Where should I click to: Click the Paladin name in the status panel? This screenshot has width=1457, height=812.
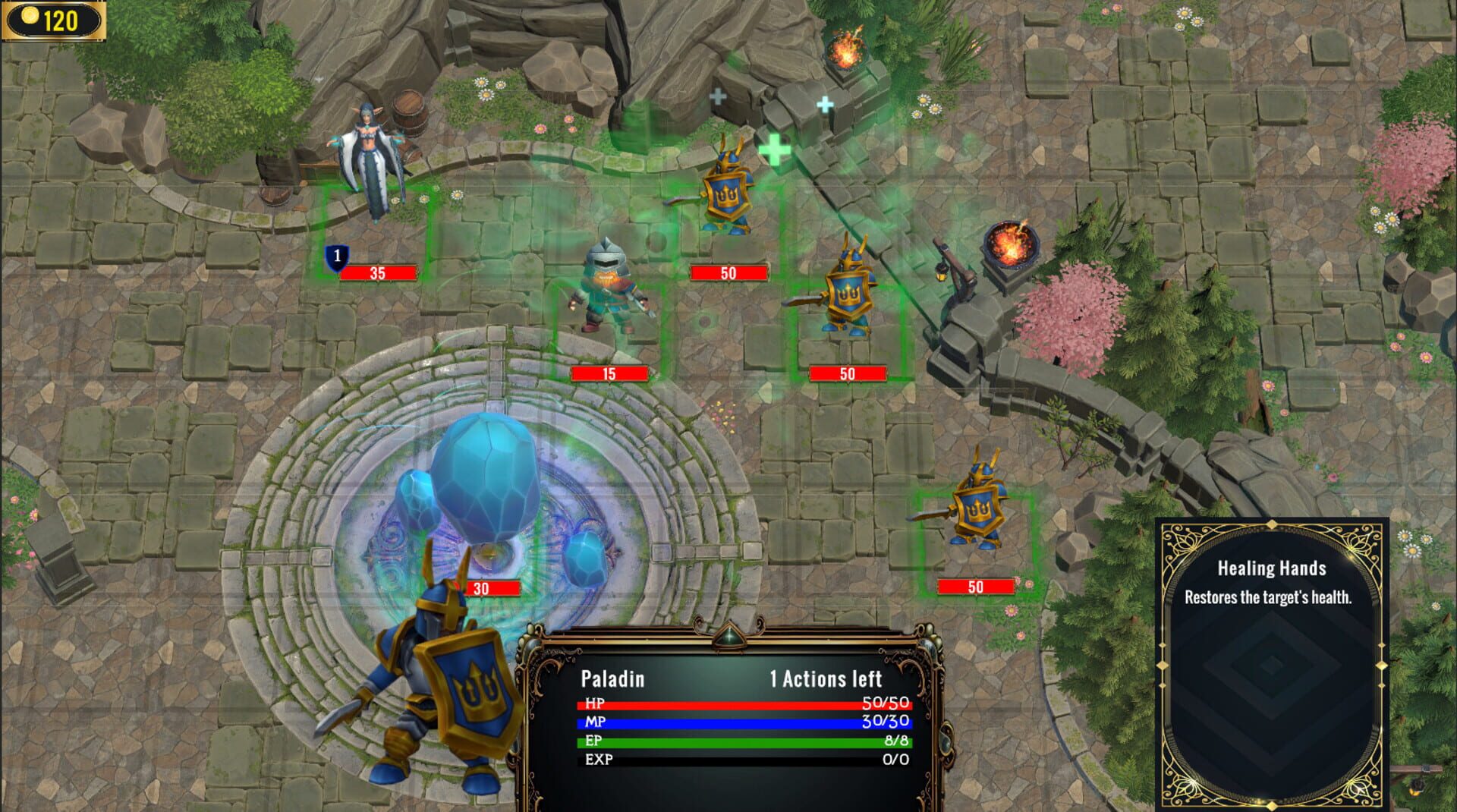tap(612, 679)
